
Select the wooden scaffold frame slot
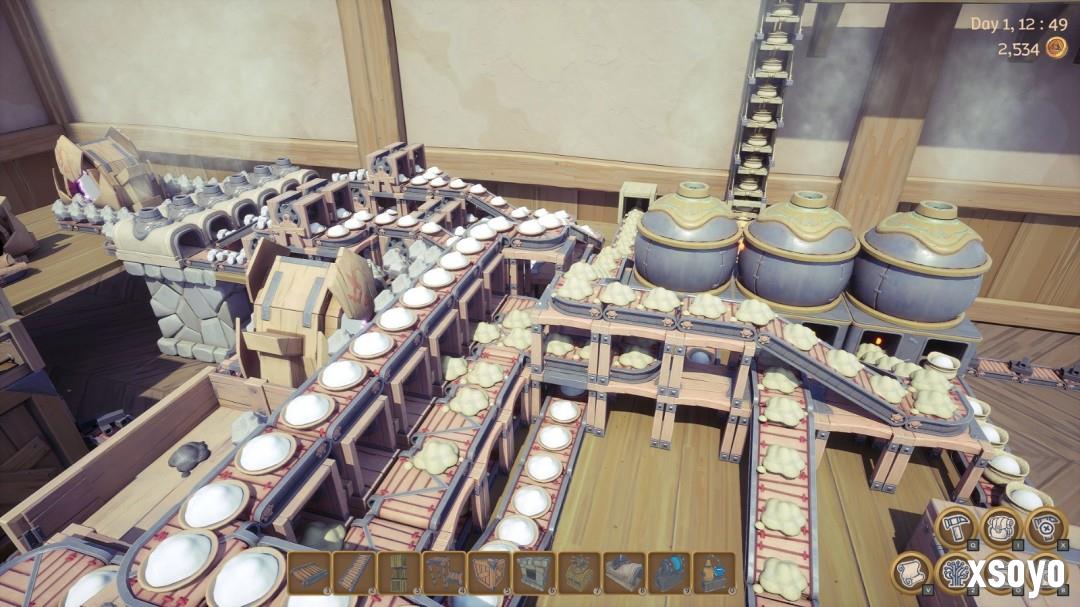click(x=444, y=573)
